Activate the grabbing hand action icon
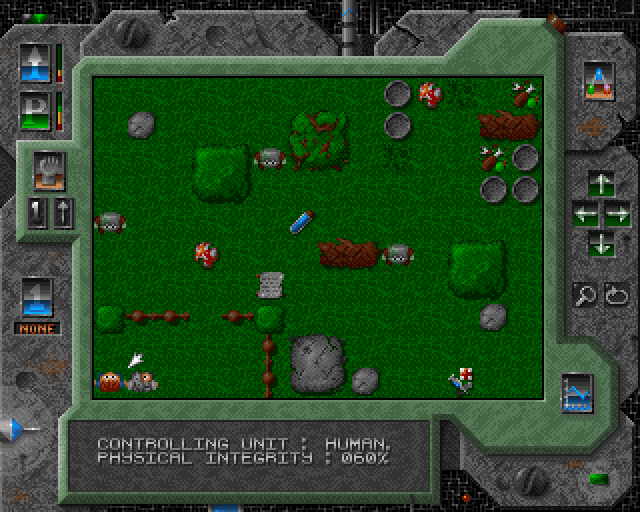Viewport: 640px width, 512px height. pyautogui.click(x=48, y=169)
